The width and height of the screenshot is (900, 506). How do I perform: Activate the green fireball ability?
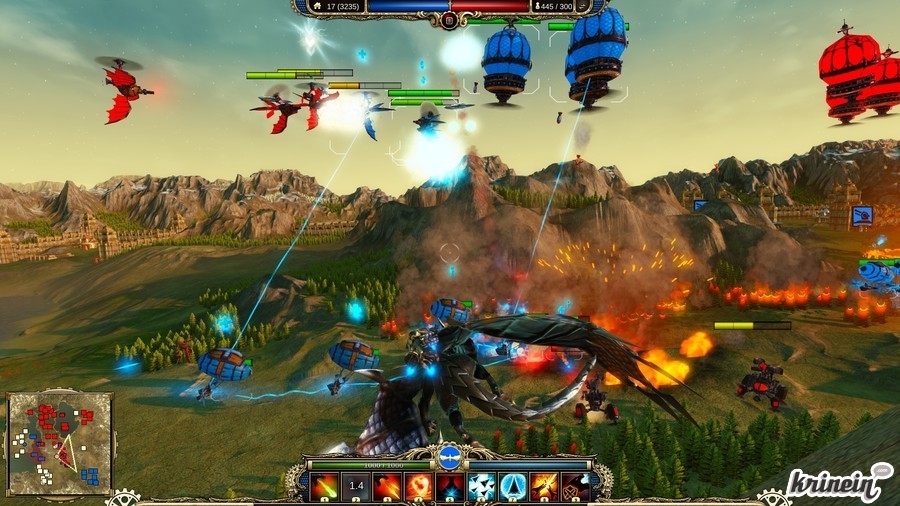[x=324, y=487]
